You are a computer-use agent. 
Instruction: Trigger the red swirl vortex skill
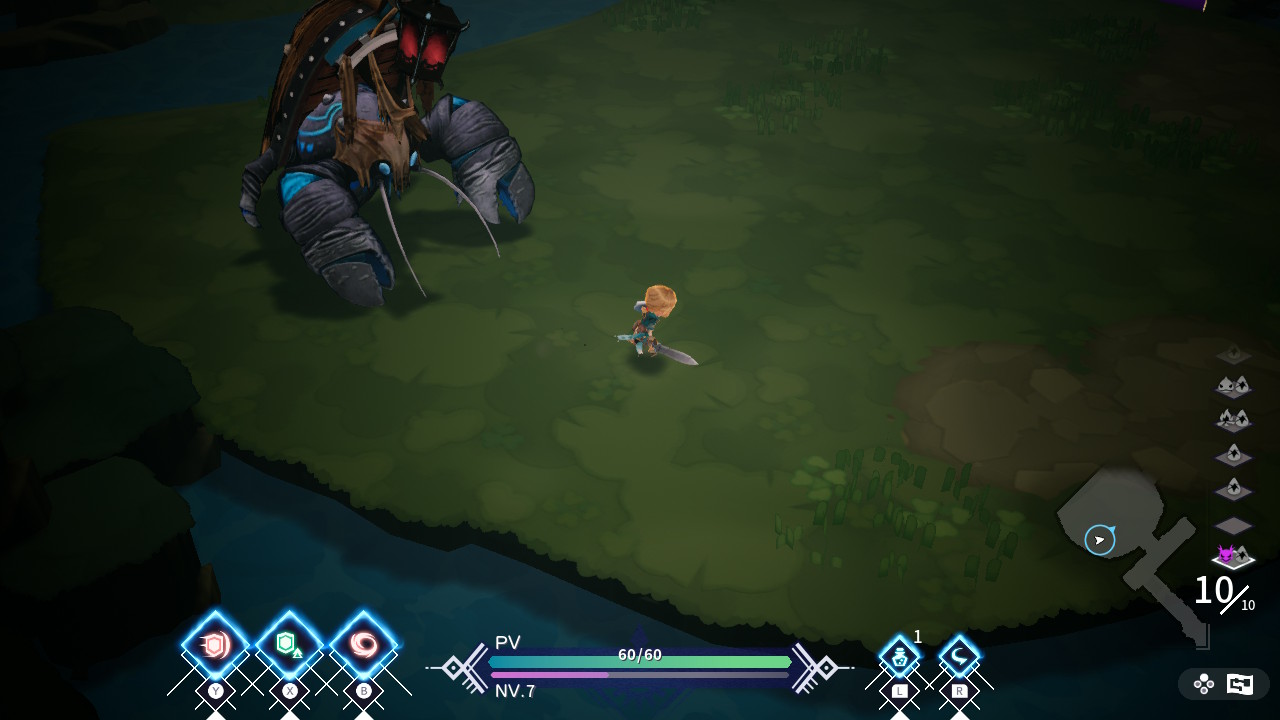tap(363, 645)
